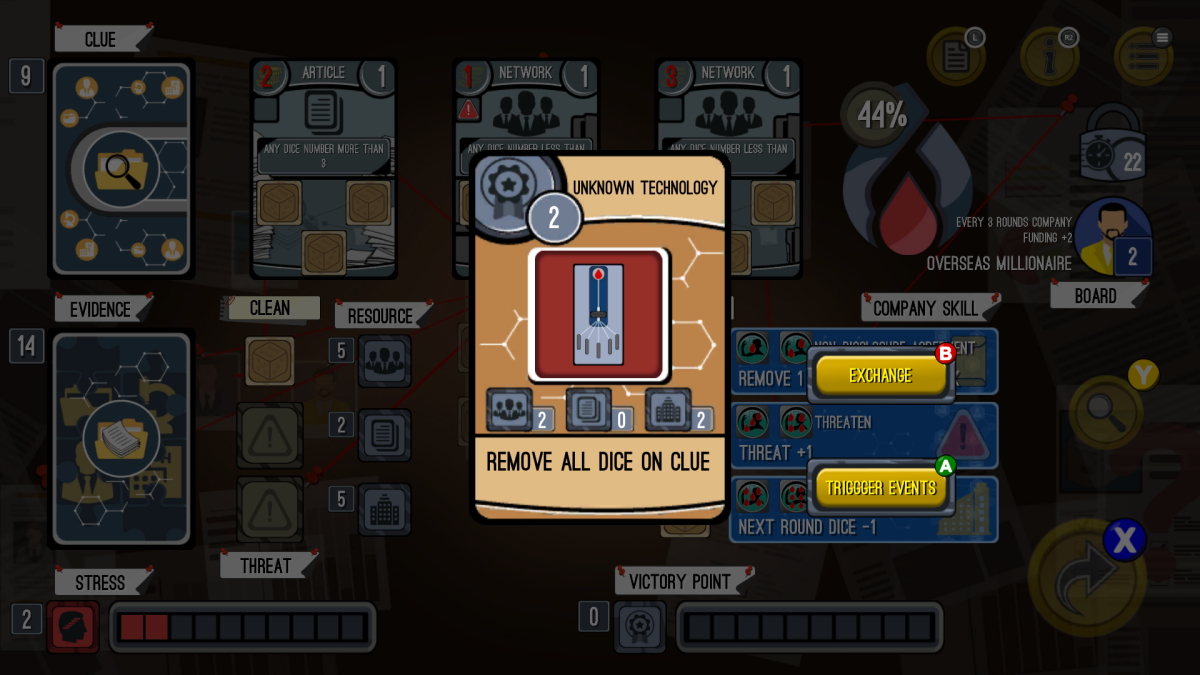Use the Threaten company skill
Viewport: 1200px width, 675px height.
[864, 436]
